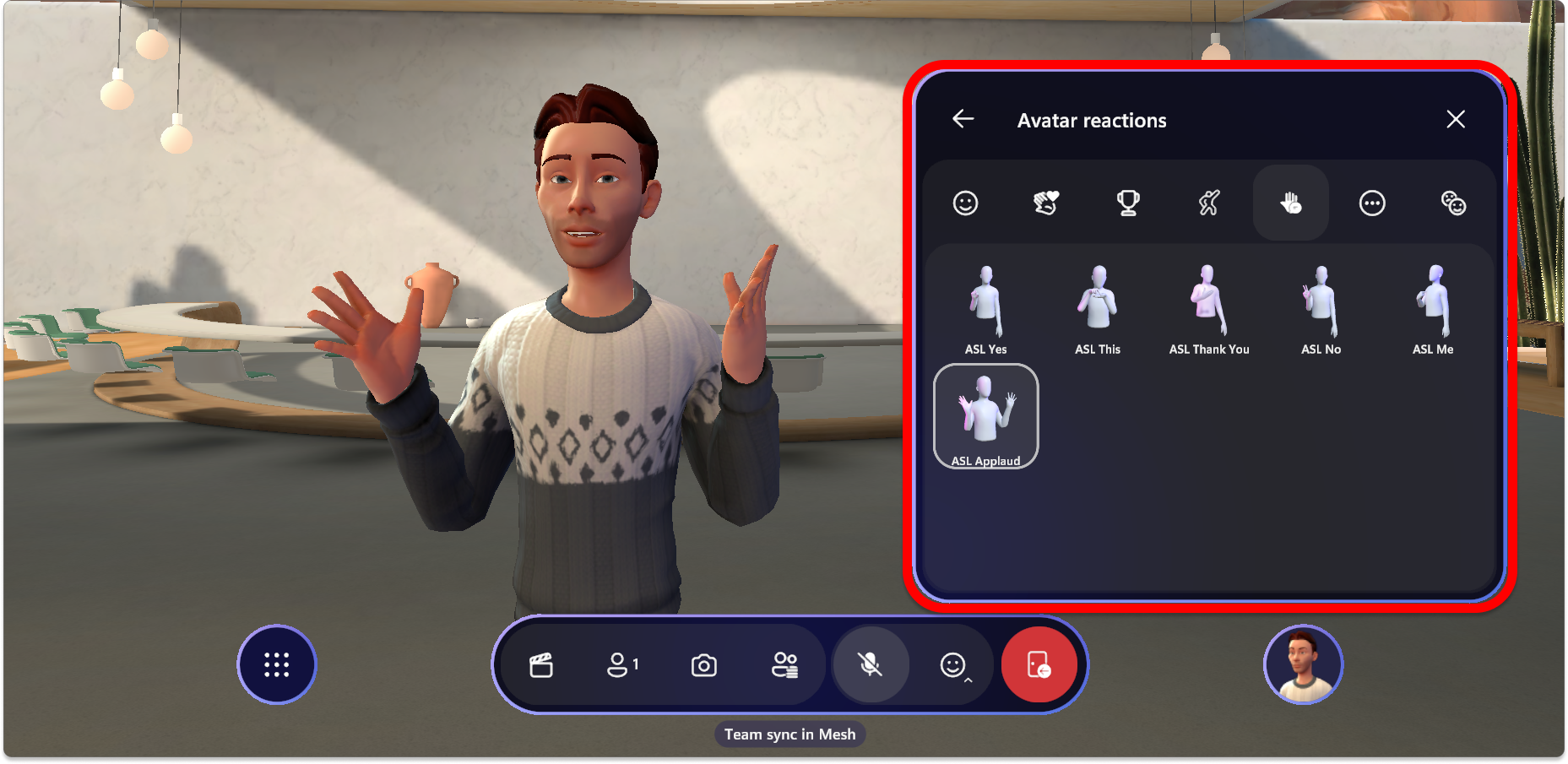Select the dance reactions category
The height and width of the screenshot is (764, 1568).
coord(1209,203)
